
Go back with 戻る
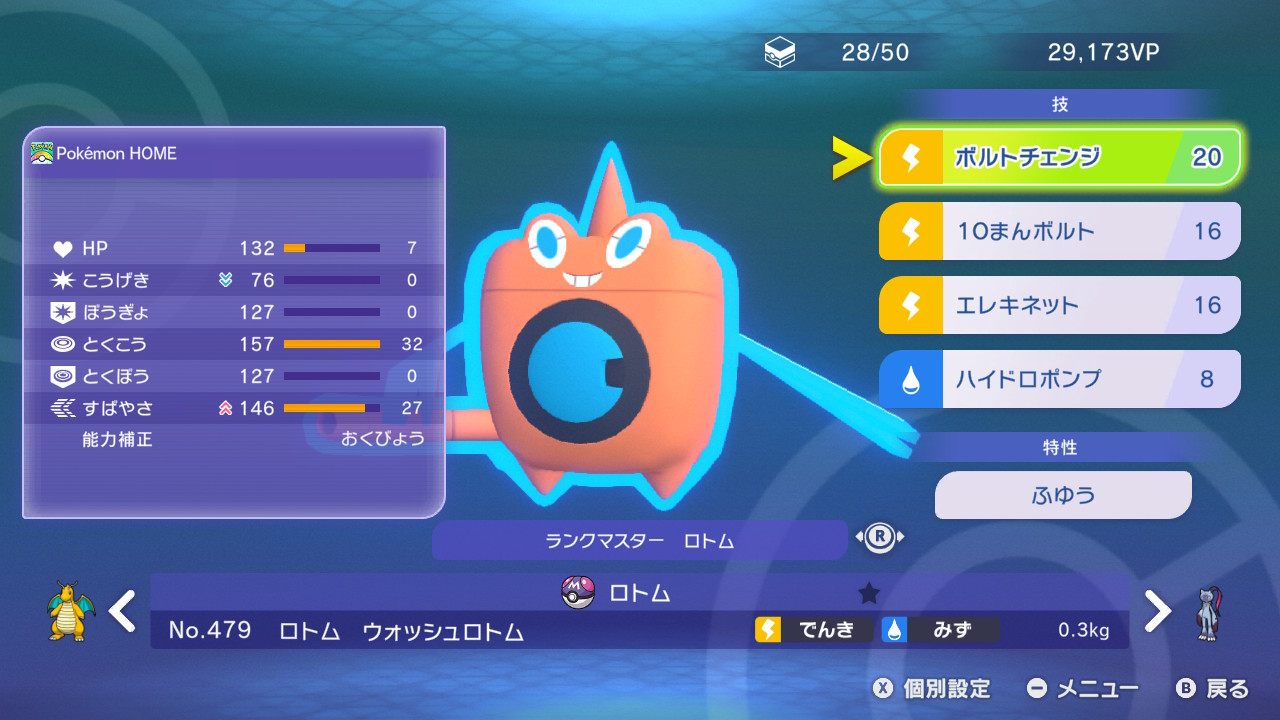pyautogui.click(x=1213, y=688)
